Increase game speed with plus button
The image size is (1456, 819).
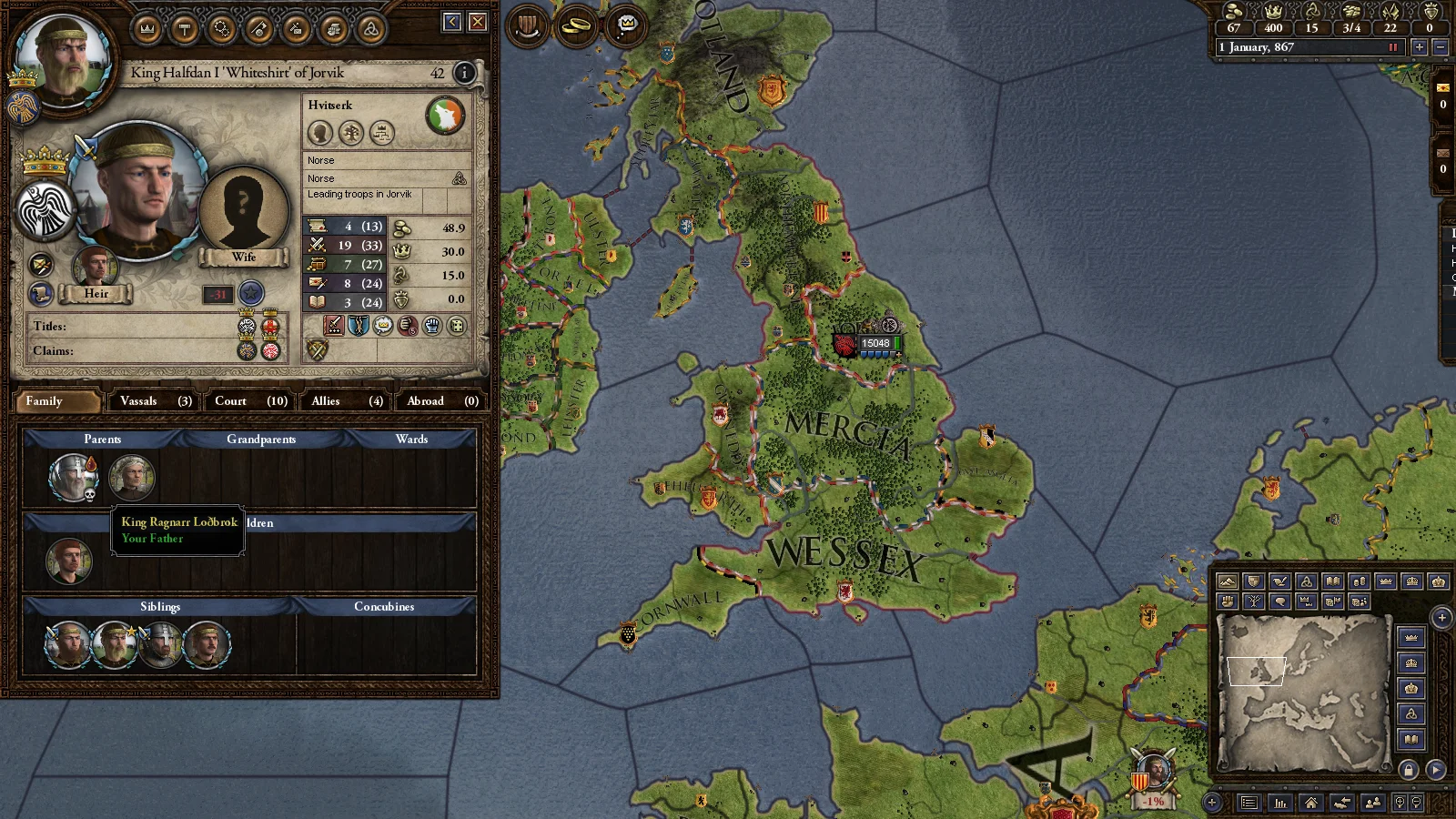tap(1419, 47)
